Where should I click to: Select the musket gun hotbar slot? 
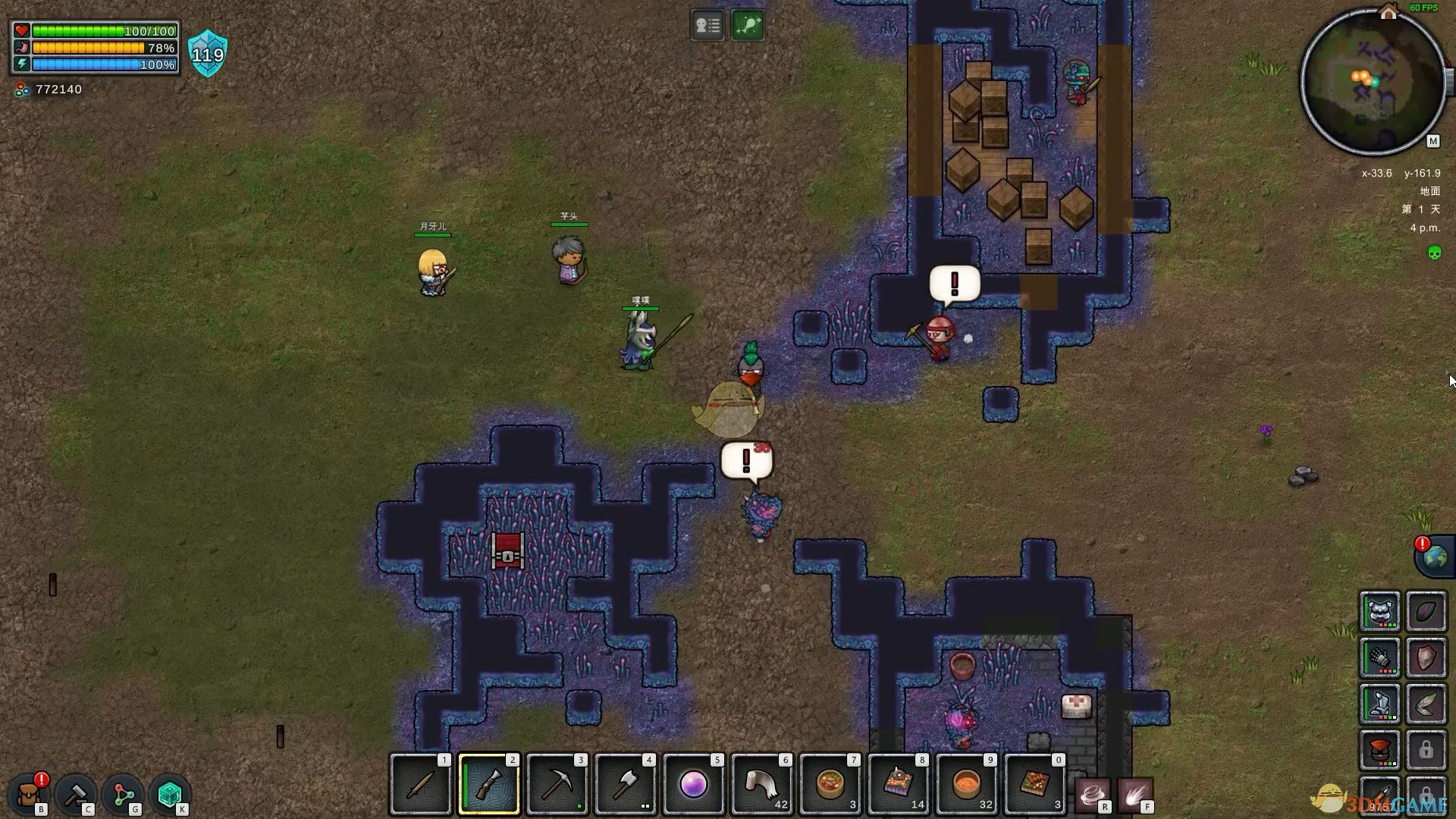tap(489, 784)
